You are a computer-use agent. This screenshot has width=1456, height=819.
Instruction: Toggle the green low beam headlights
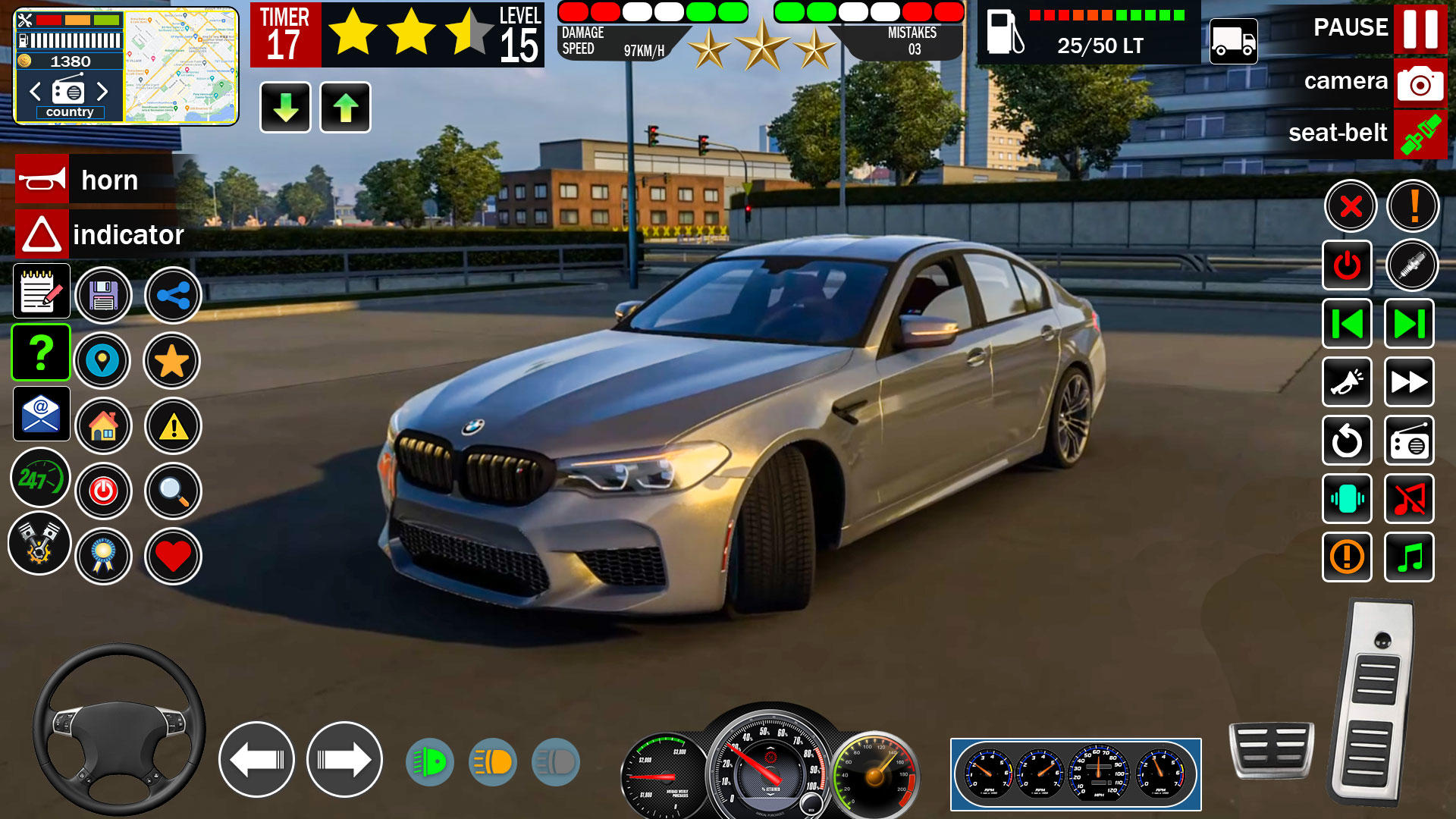click(x=430, y=762)
